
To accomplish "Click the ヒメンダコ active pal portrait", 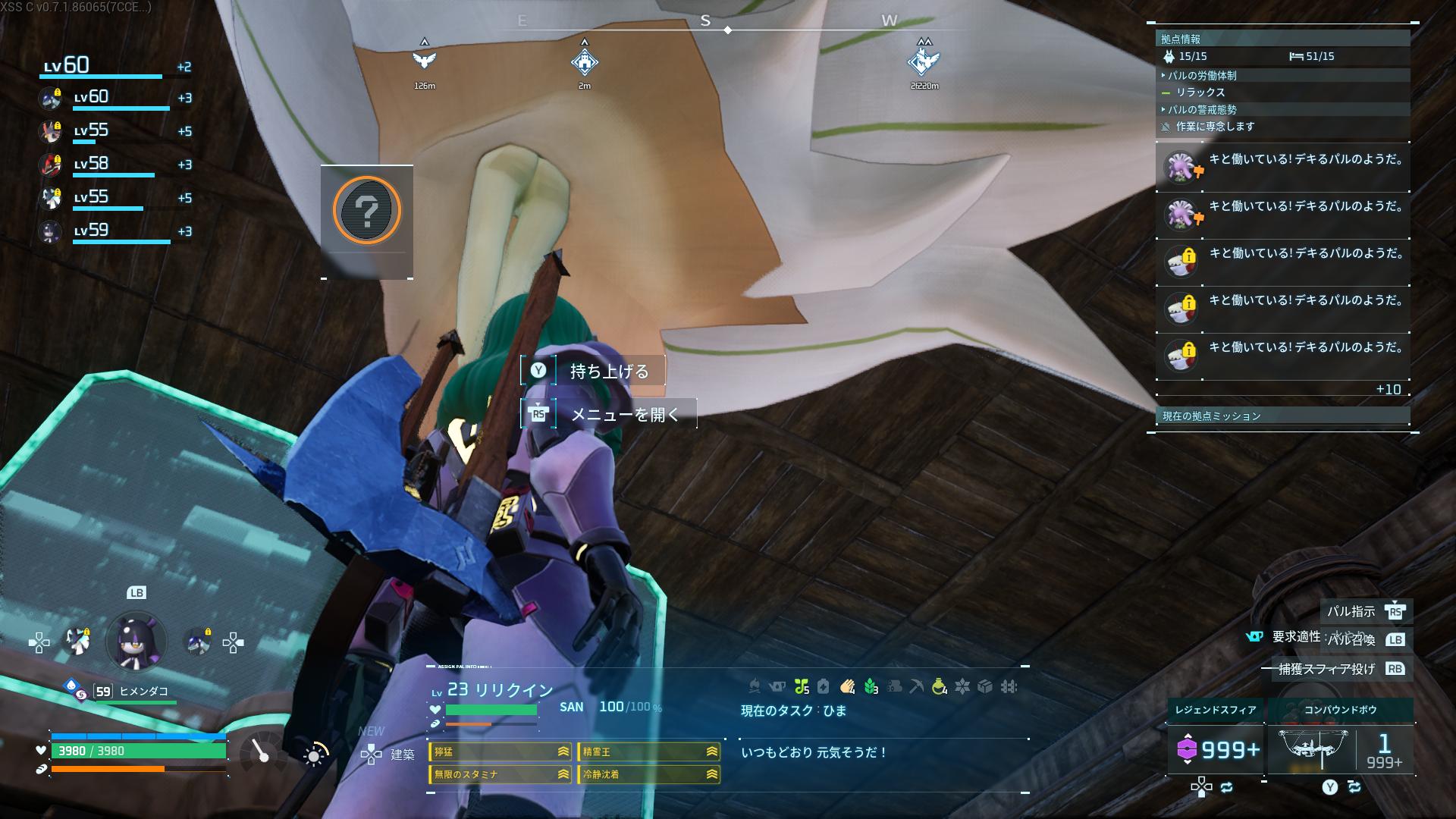I will coord(136,642).
